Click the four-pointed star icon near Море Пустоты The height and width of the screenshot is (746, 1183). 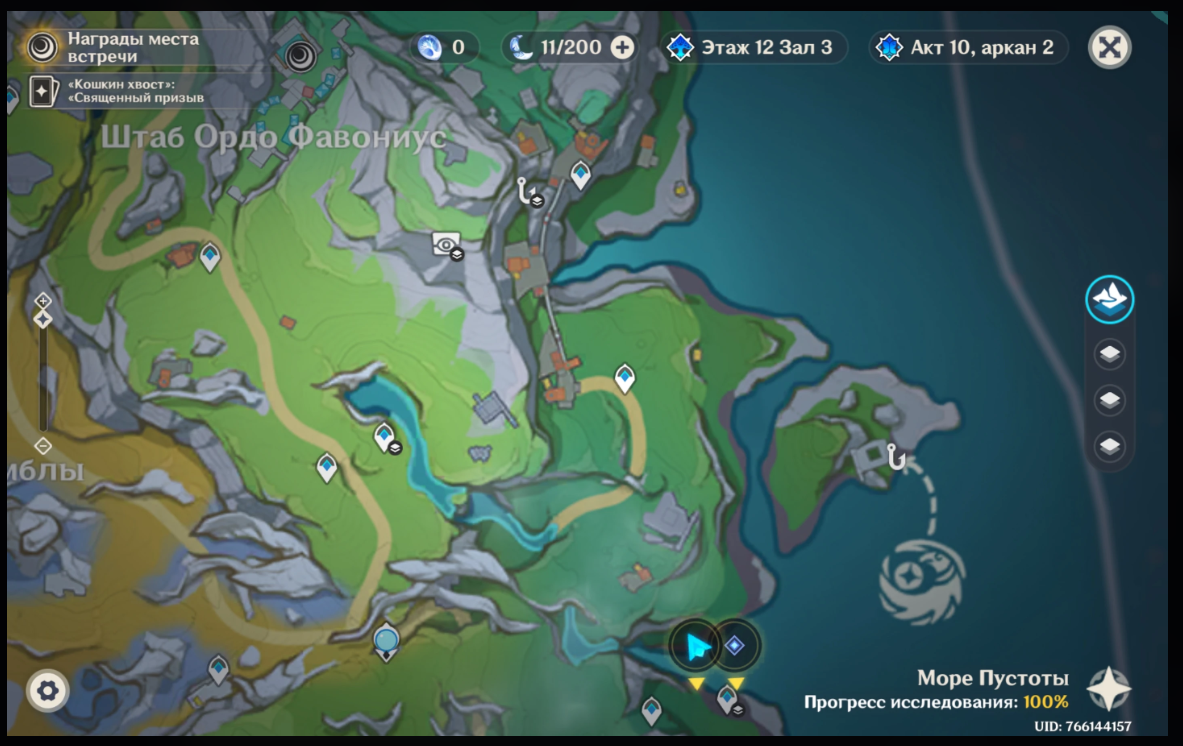point(1109,689)
